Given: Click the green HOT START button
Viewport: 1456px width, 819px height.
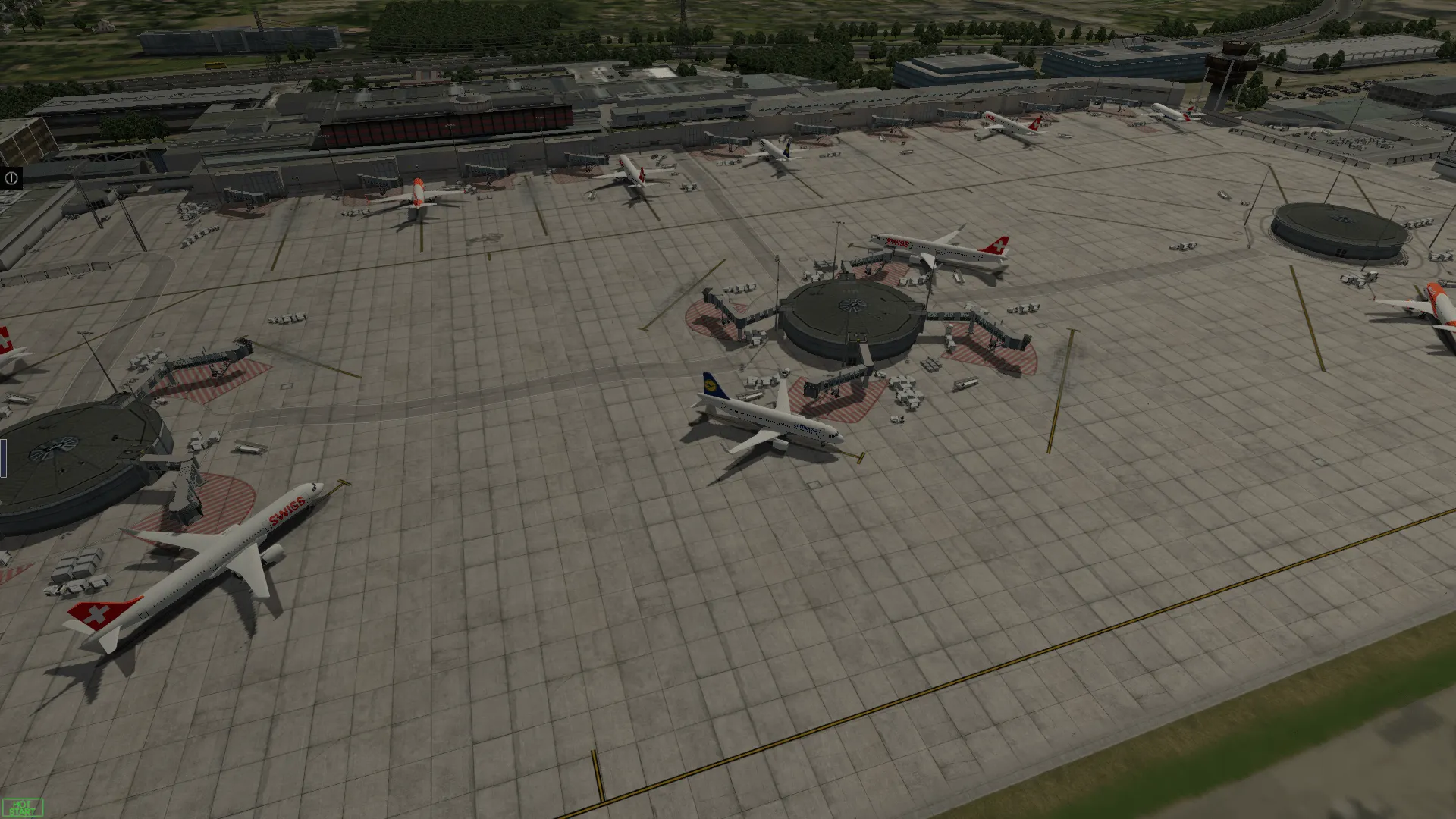Looking at the screenshot, I should 23,808.
